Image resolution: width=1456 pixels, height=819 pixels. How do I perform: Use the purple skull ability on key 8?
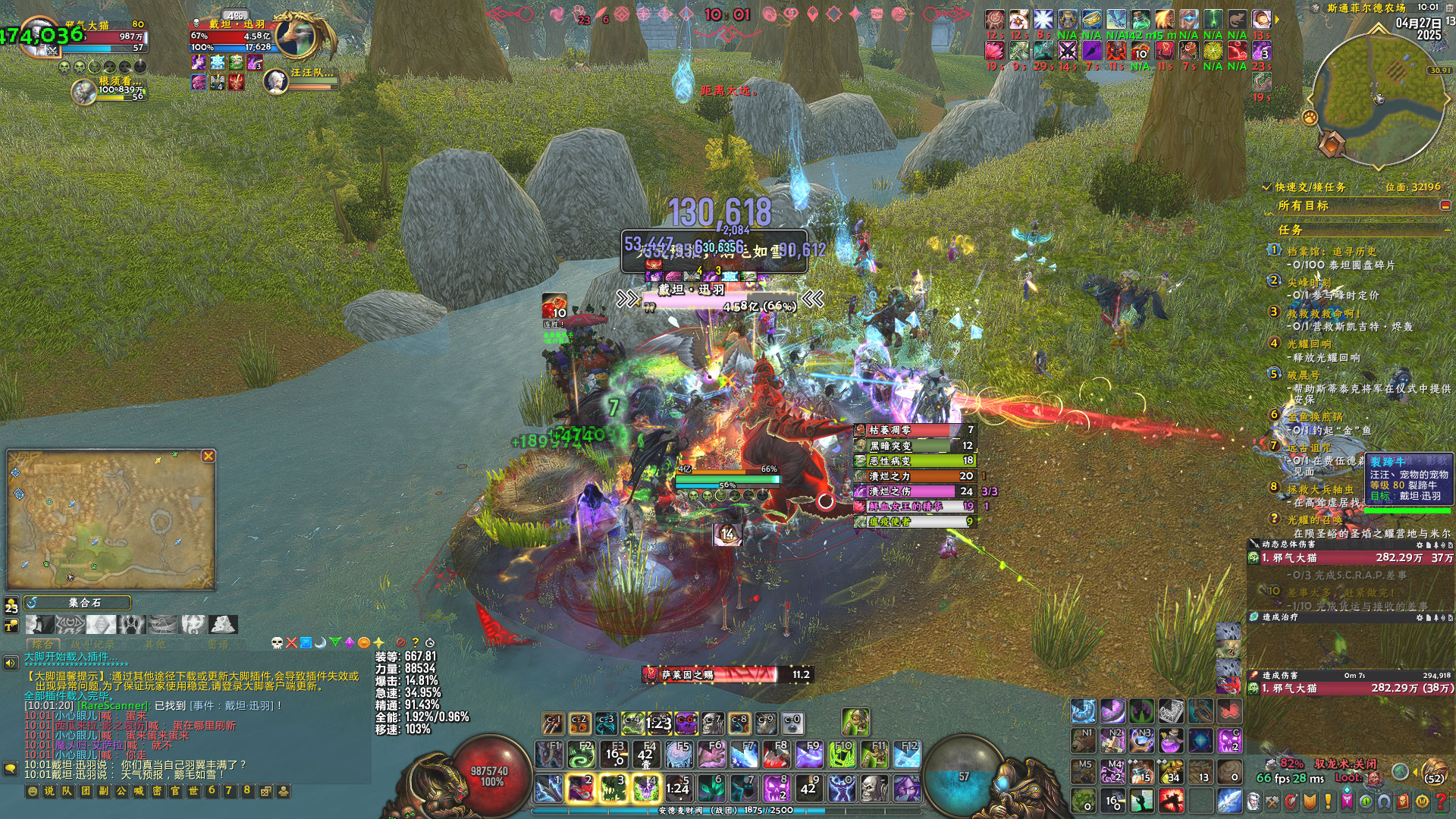(x=777, y=789)
